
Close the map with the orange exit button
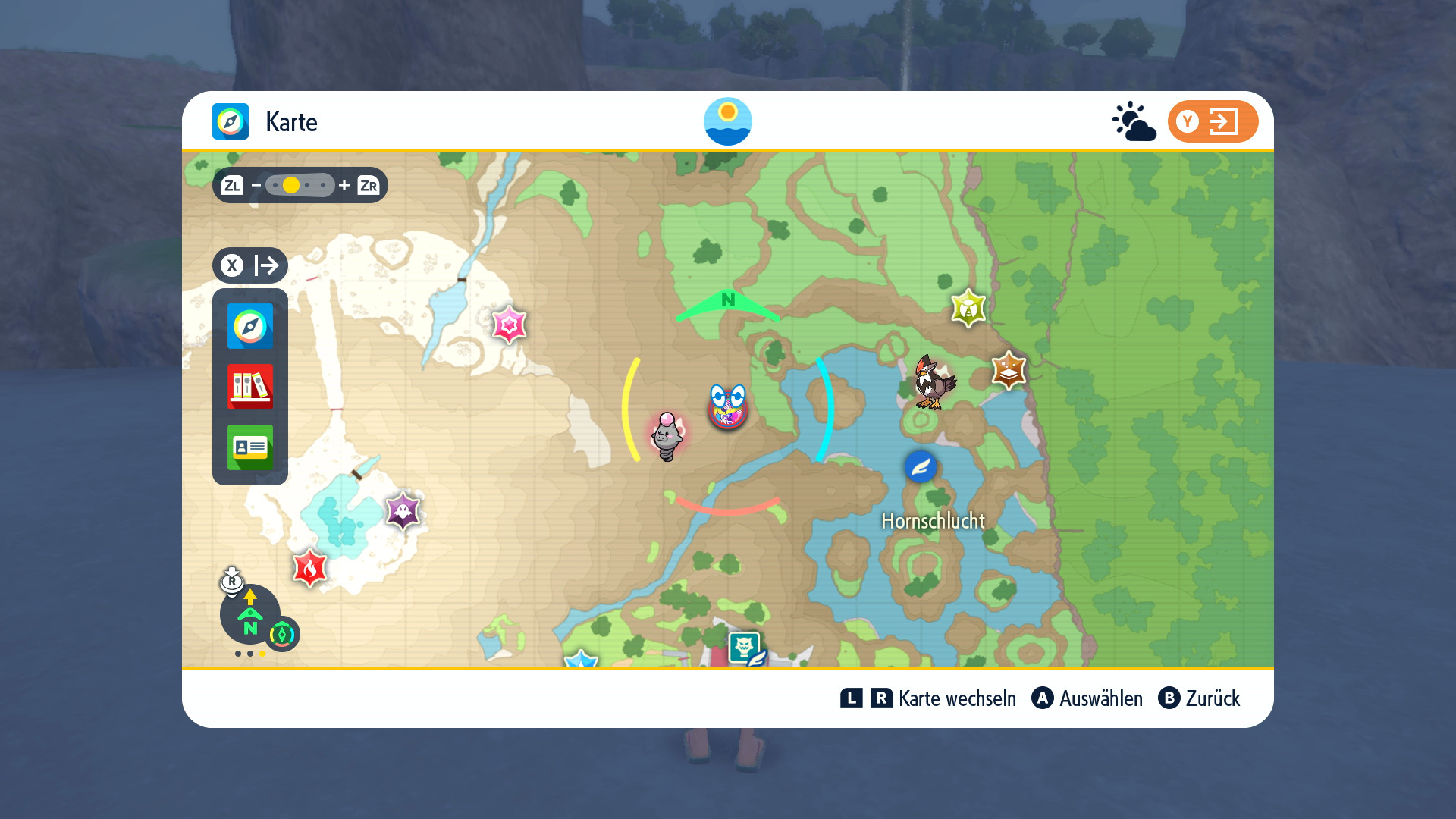tap(1213, 121)
